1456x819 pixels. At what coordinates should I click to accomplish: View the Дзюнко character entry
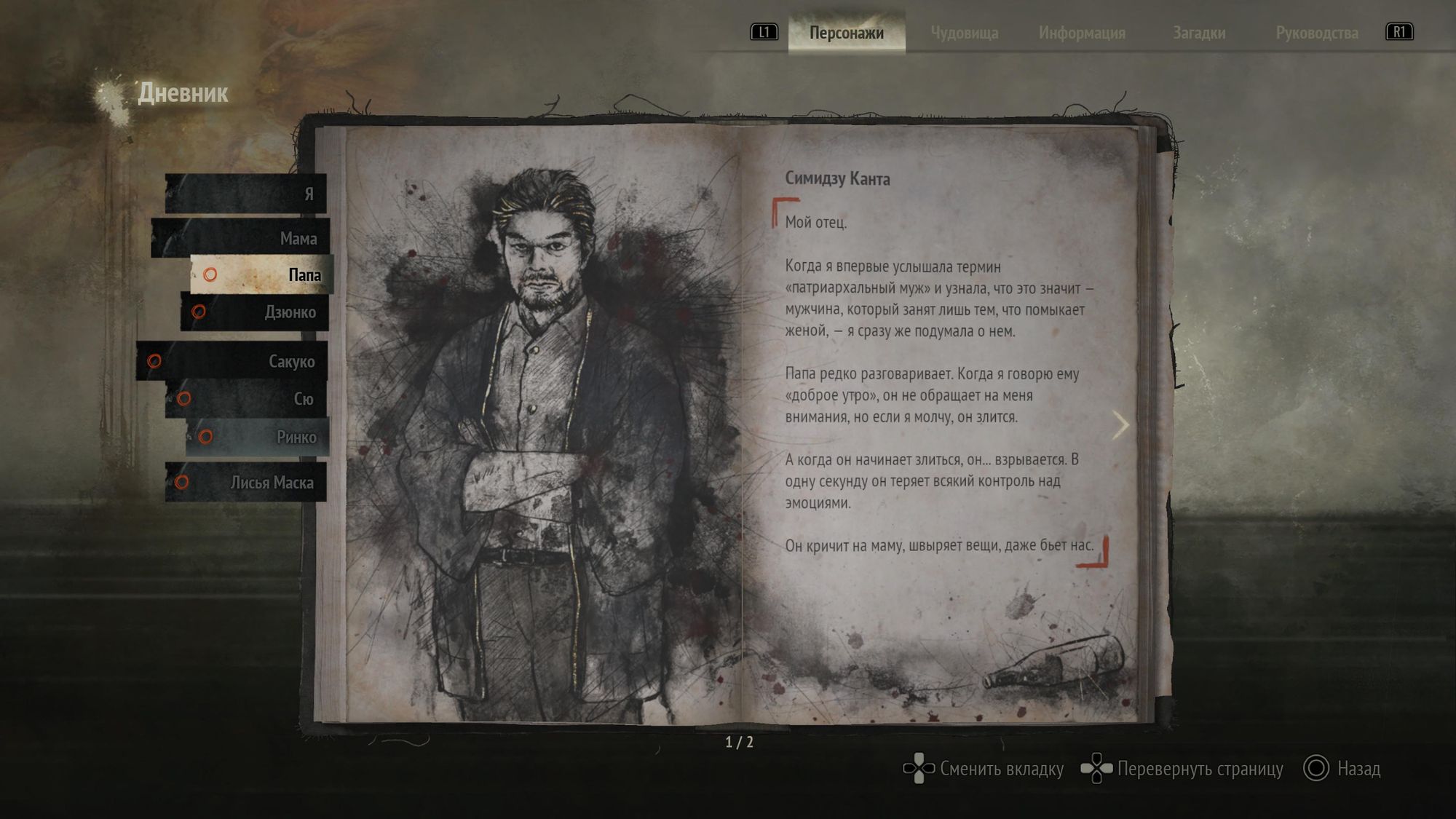[255, 312]
